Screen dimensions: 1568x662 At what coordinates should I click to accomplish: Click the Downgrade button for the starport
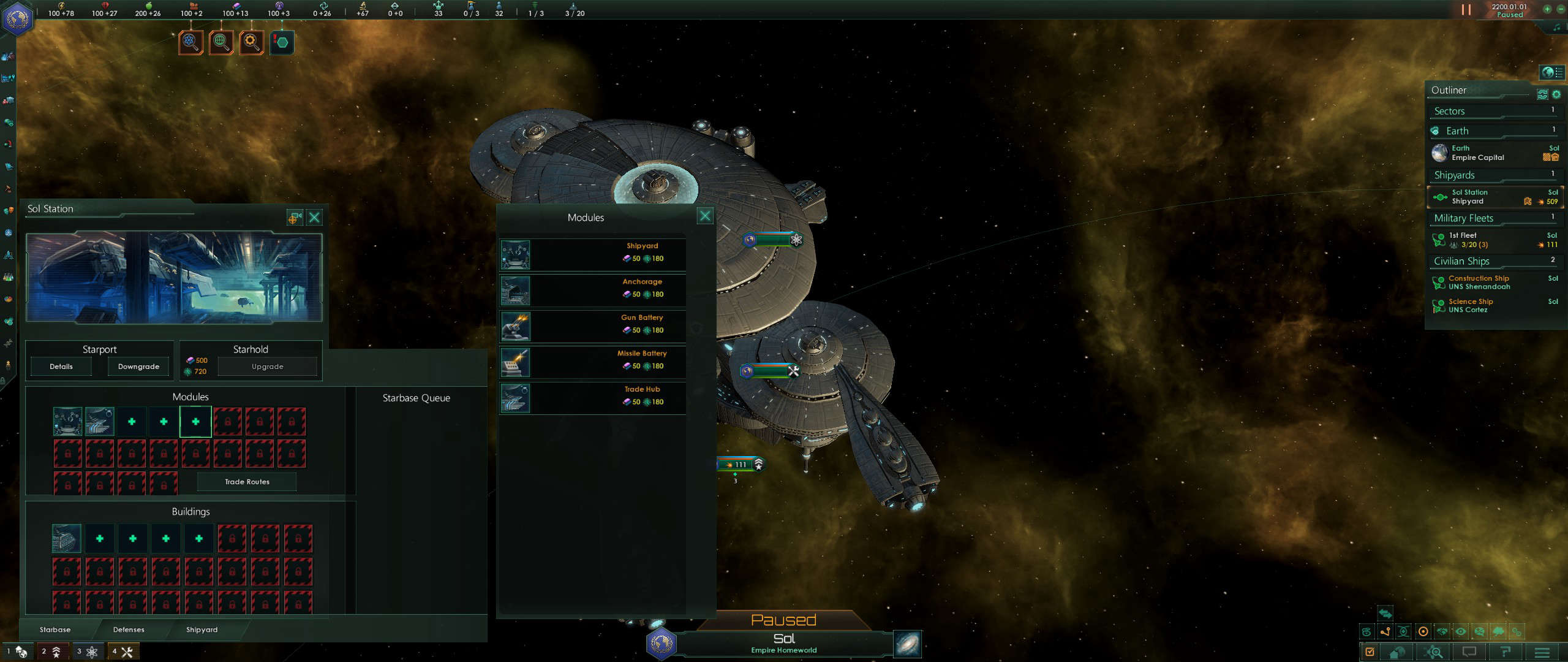click(x=138, y=366)
